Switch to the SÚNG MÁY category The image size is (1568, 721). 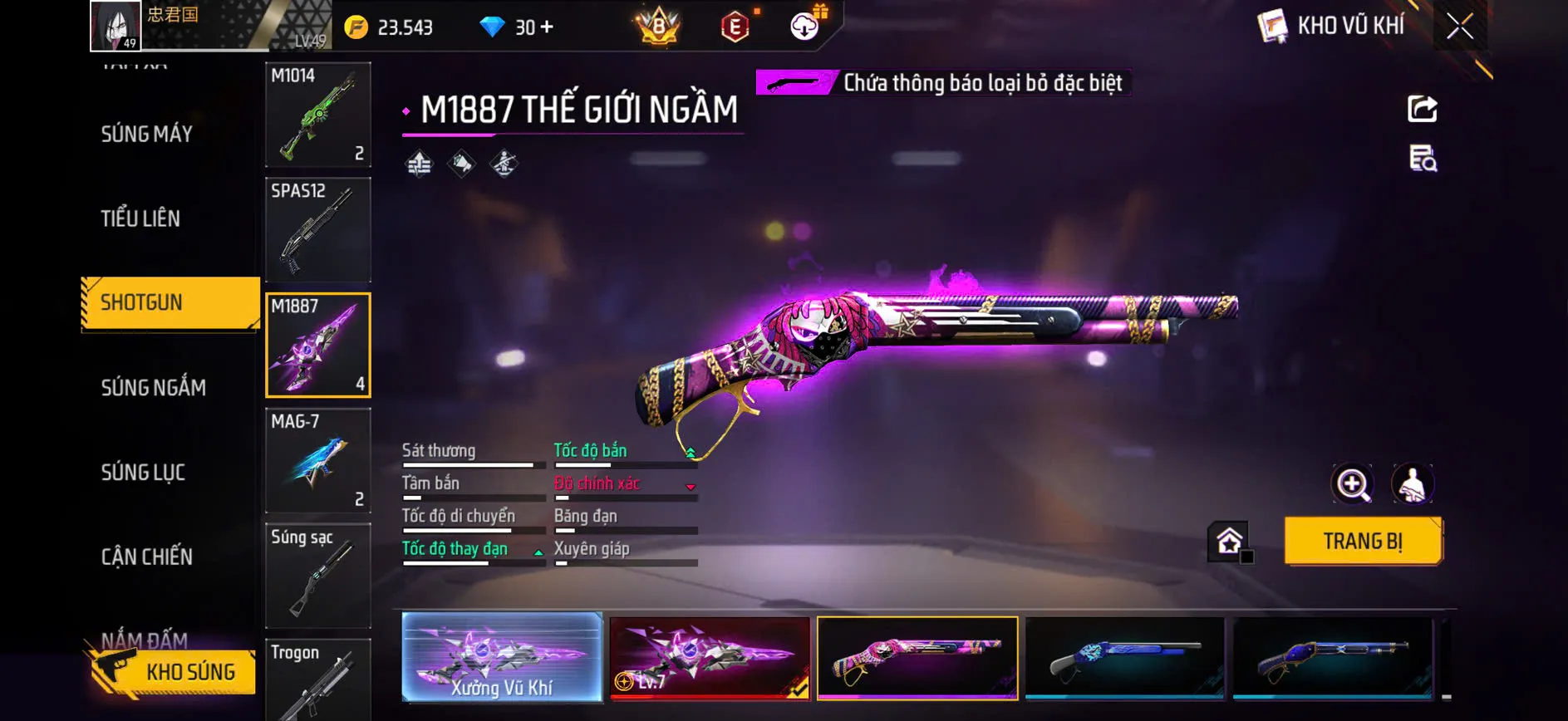(147, 134)
